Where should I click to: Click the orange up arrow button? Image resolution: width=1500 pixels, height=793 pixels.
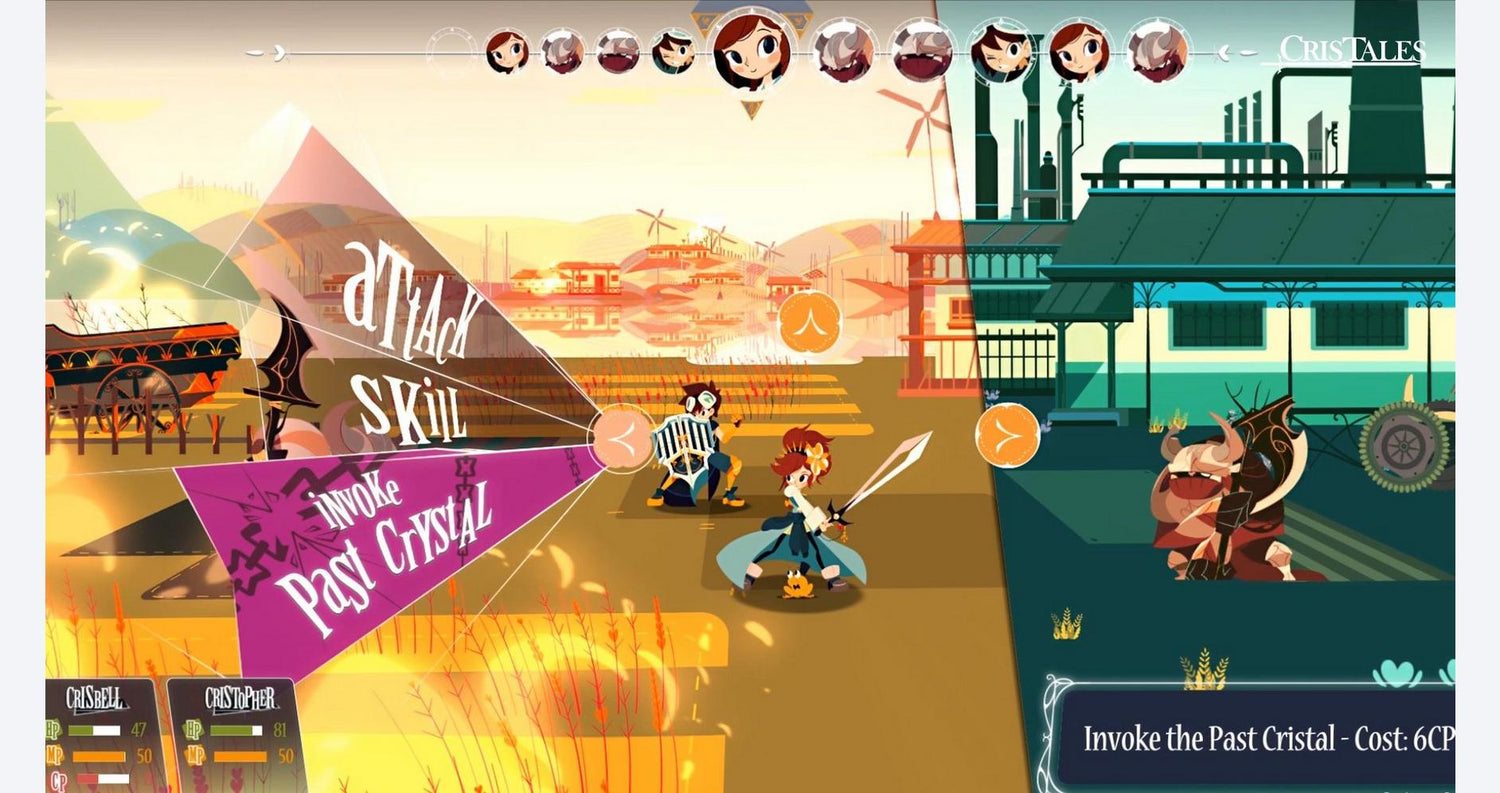click(x=809, y=322)
